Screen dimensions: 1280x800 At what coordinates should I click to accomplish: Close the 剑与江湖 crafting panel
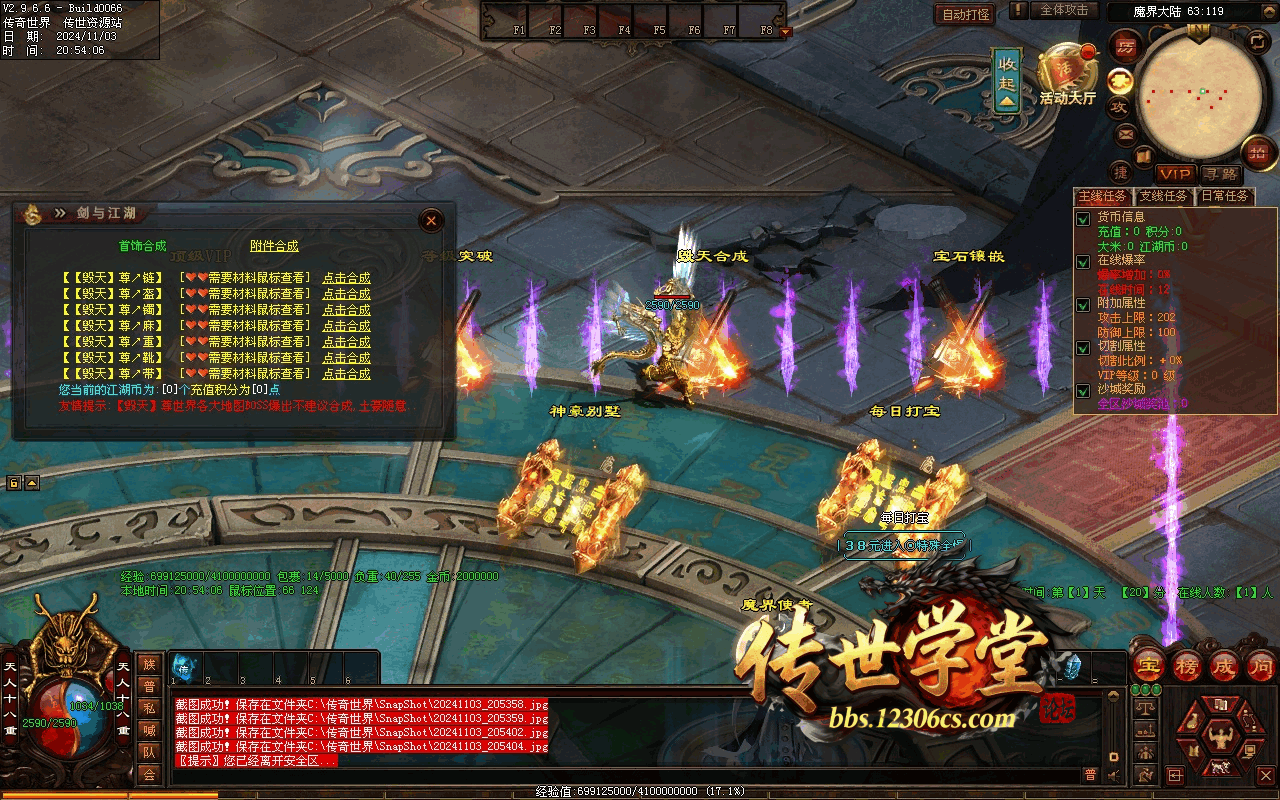pos(431,220)
